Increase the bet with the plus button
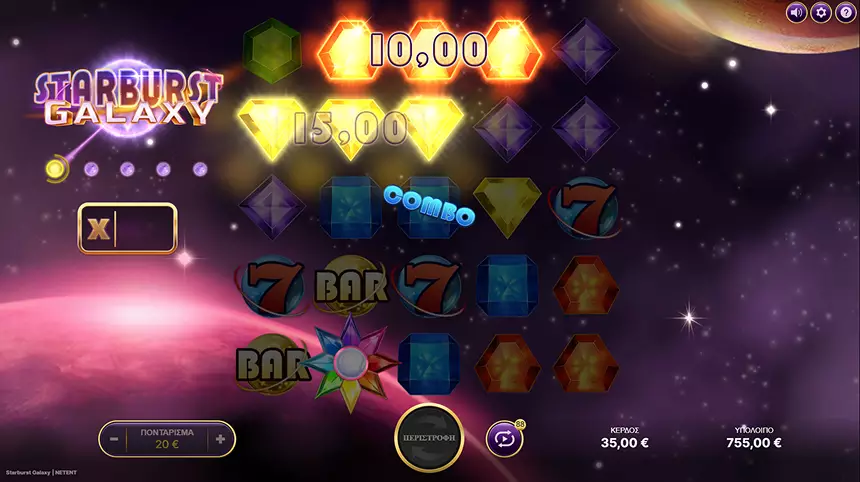Viewport: 860px width, 482px height. tap(220, 438)
